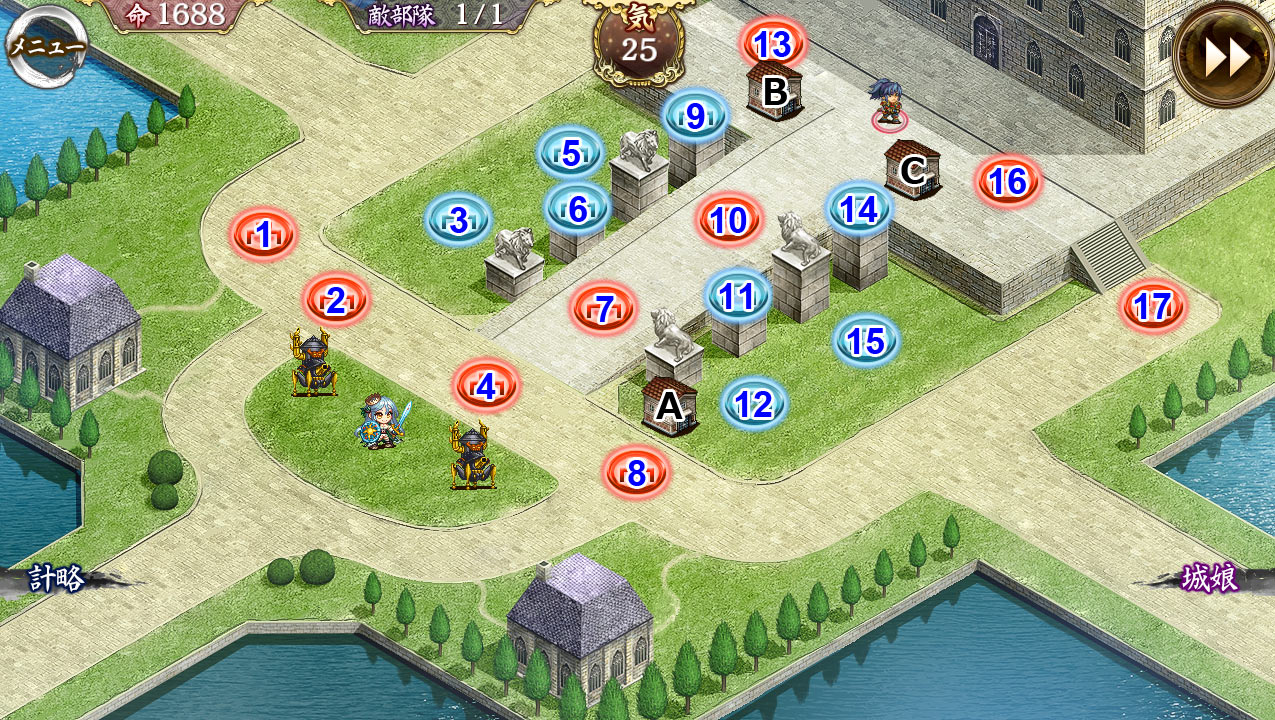Open the 城娘 unit panel
Screen dimensions: 1275x720
pos(1209,578)
